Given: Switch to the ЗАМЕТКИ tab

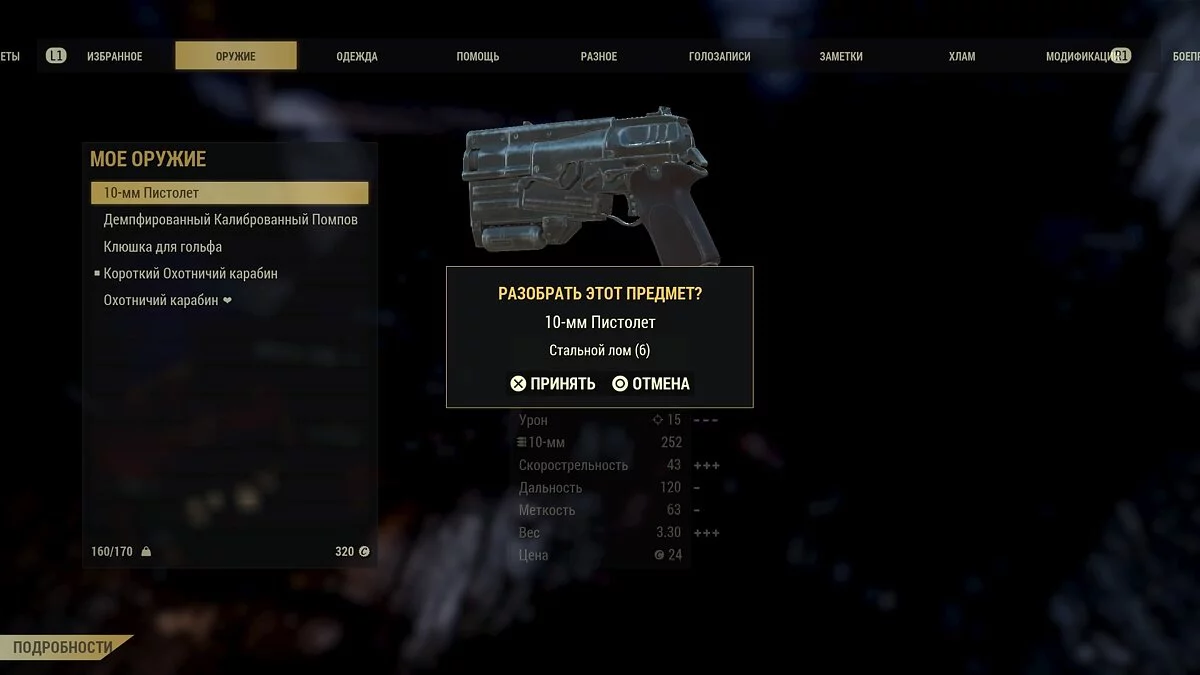Looking at the screenshot, I should click(841, 56).
